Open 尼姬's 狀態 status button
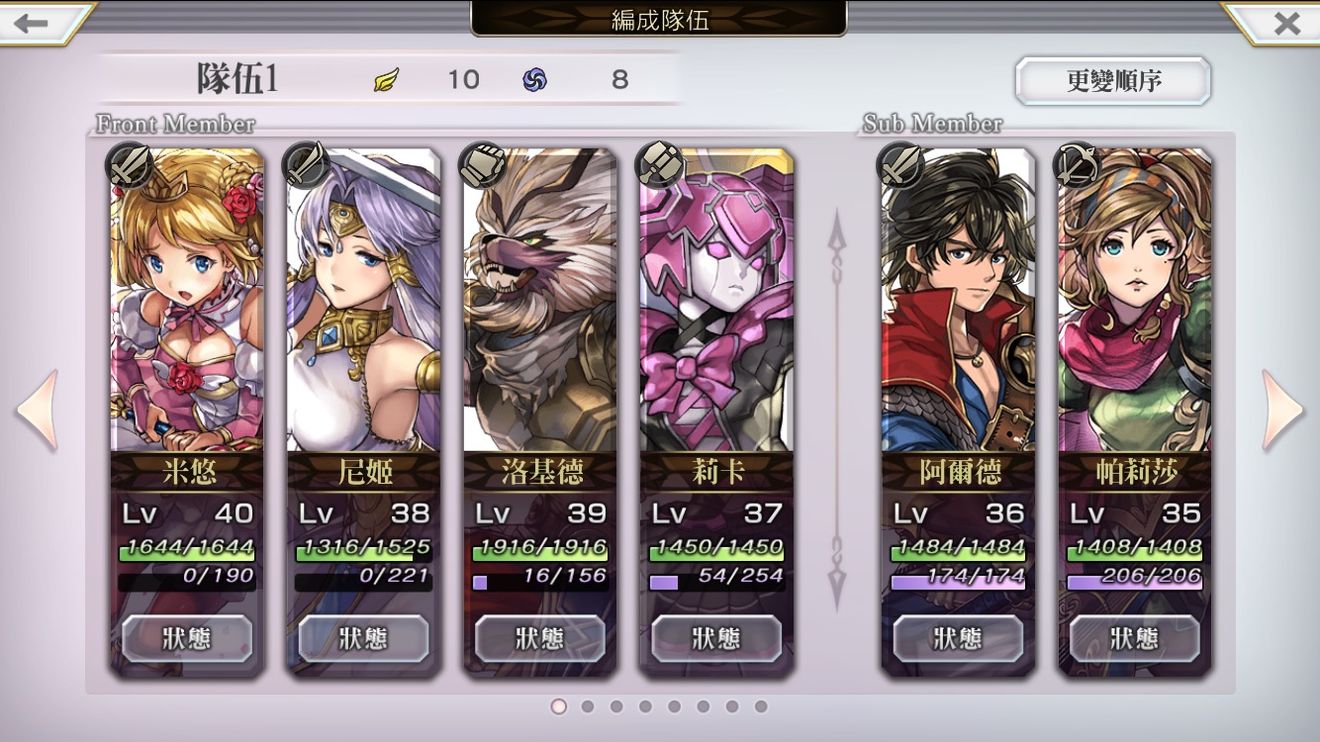The height and width of the screenshot is (742, 1320). point(363,638)
